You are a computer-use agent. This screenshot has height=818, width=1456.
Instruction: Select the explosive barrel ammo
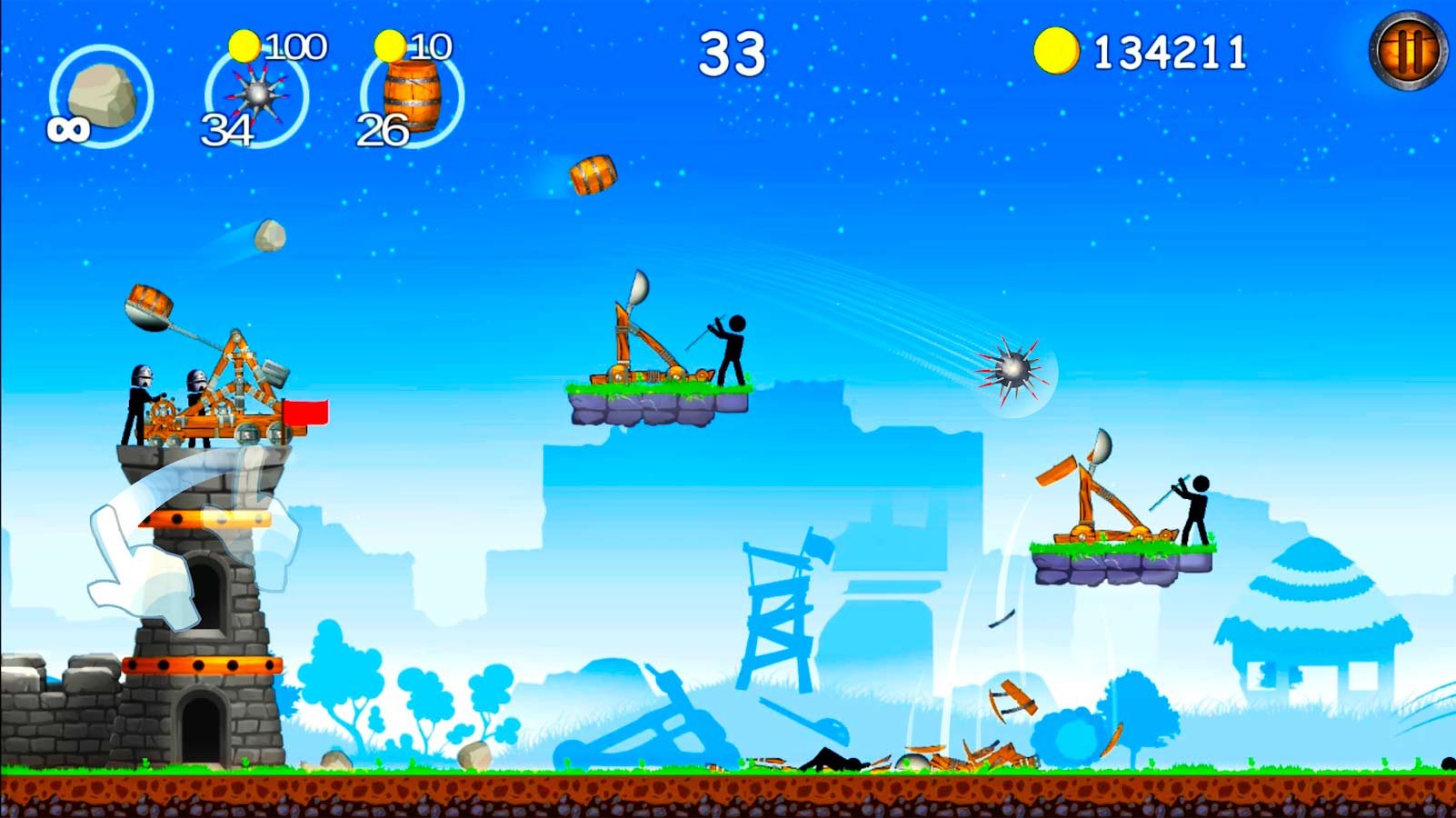[412, 95]
